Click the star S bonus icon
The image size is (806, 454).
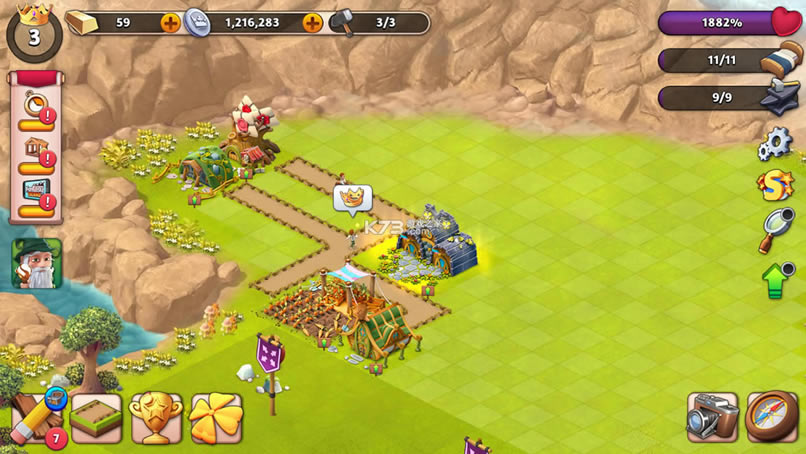click(x=774, y=185)
